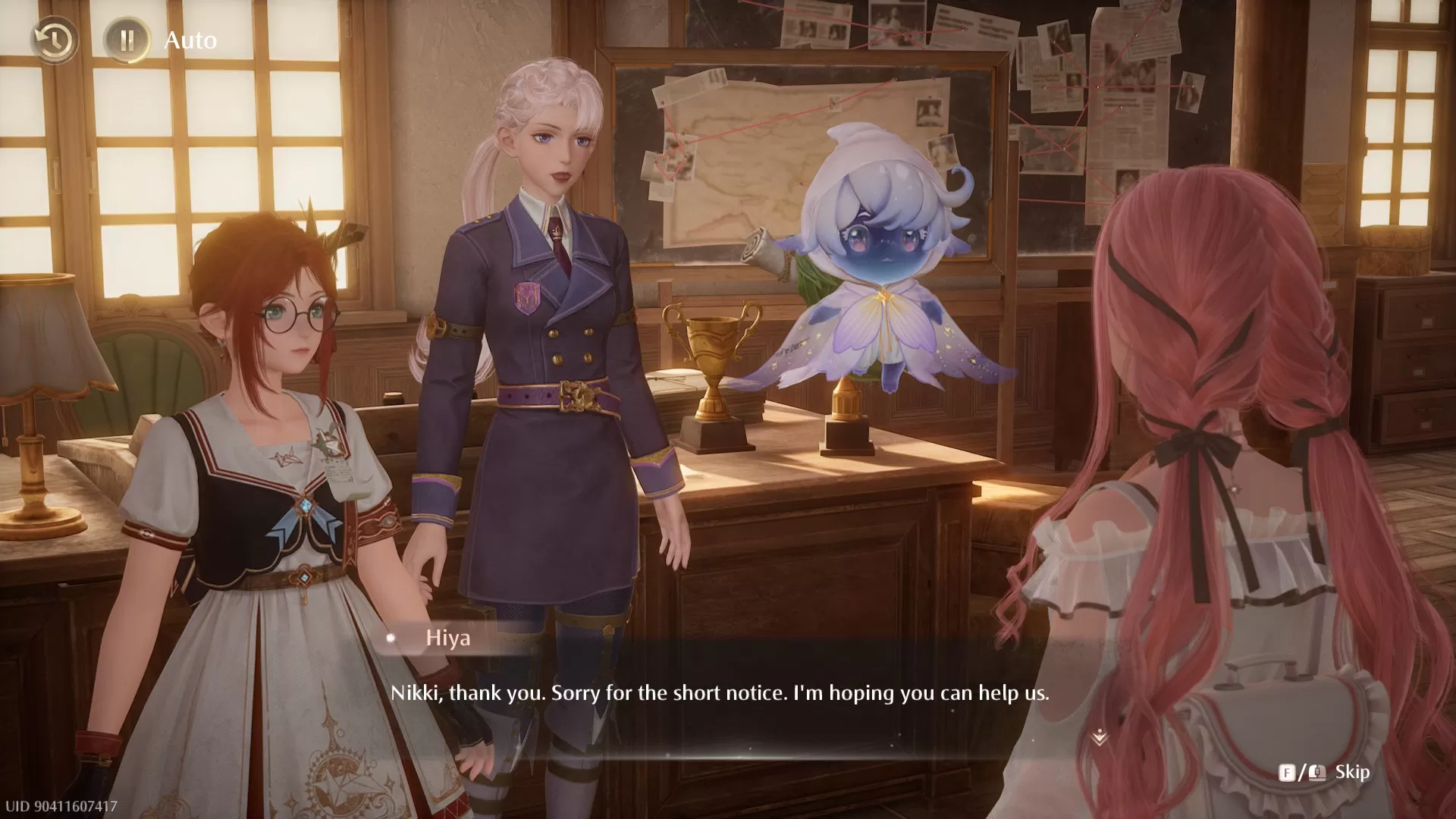Screen dimensions: 1456x819
Task: Click the mouse icon in the Skip prompt
Action: (x=1317, y=773)
